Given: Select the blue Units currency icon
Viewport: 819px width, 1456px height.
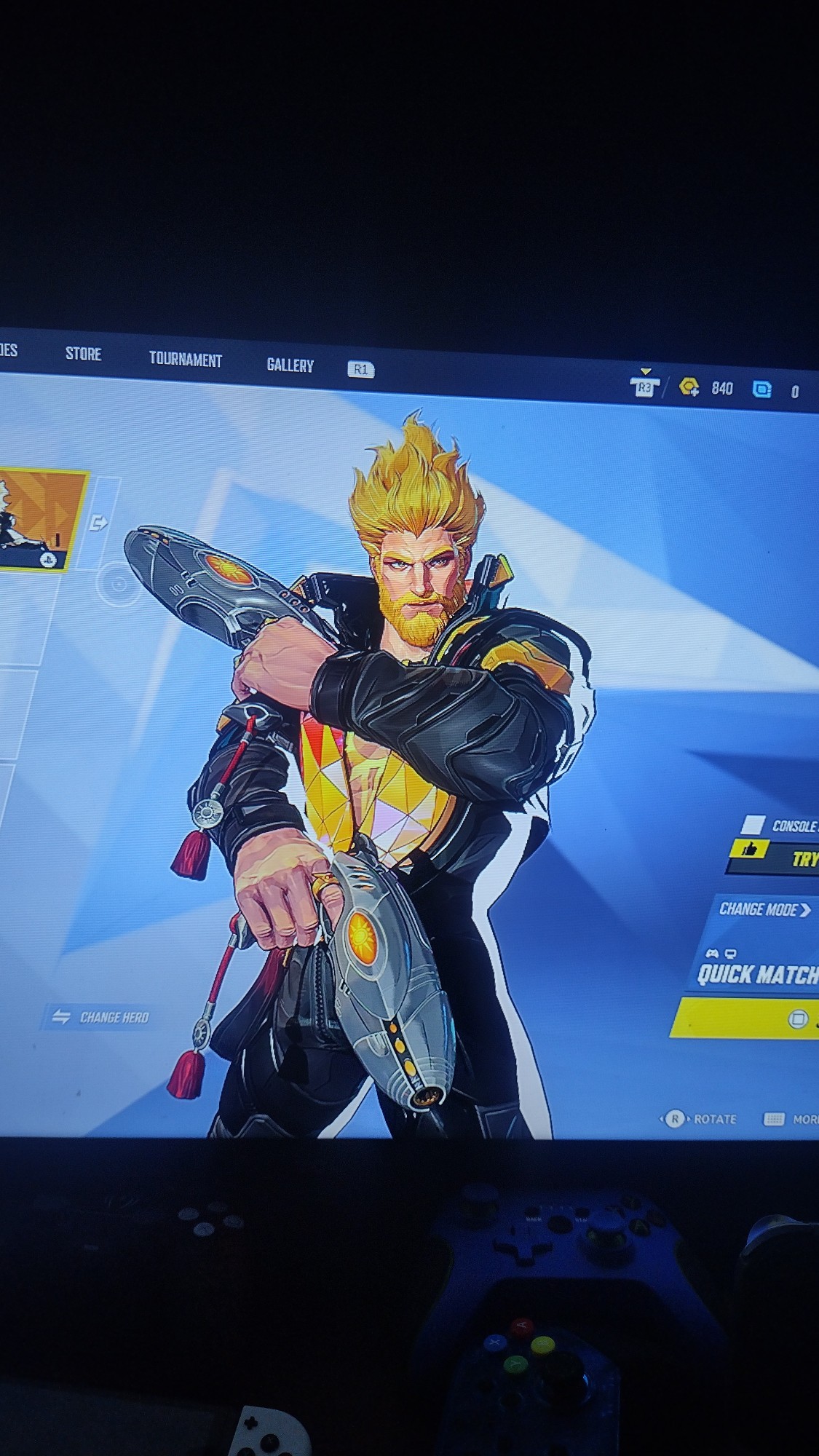Looking at the screenshot, I should coord(761,389).
